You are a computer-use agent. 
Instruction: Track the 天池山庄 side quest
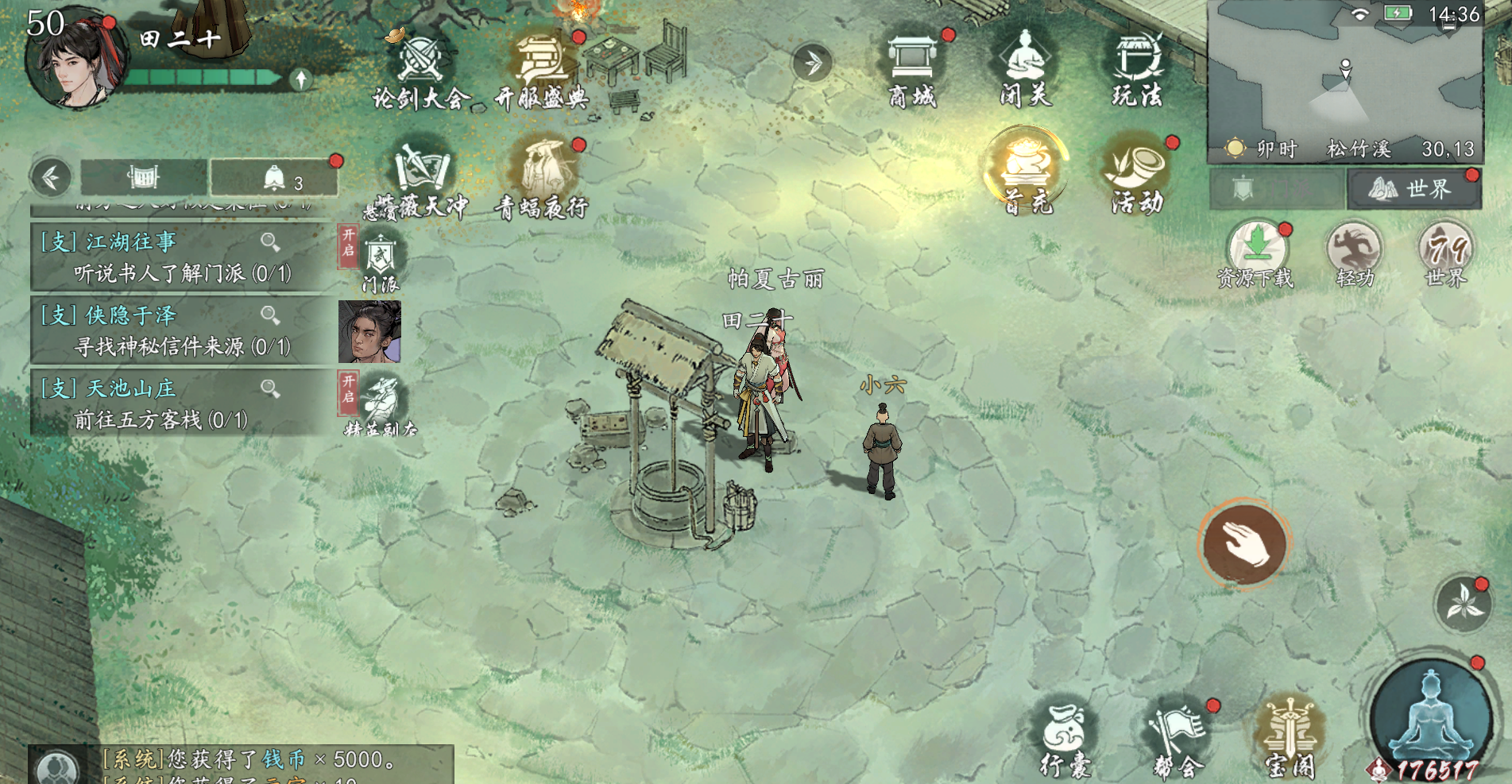point(183,403)
